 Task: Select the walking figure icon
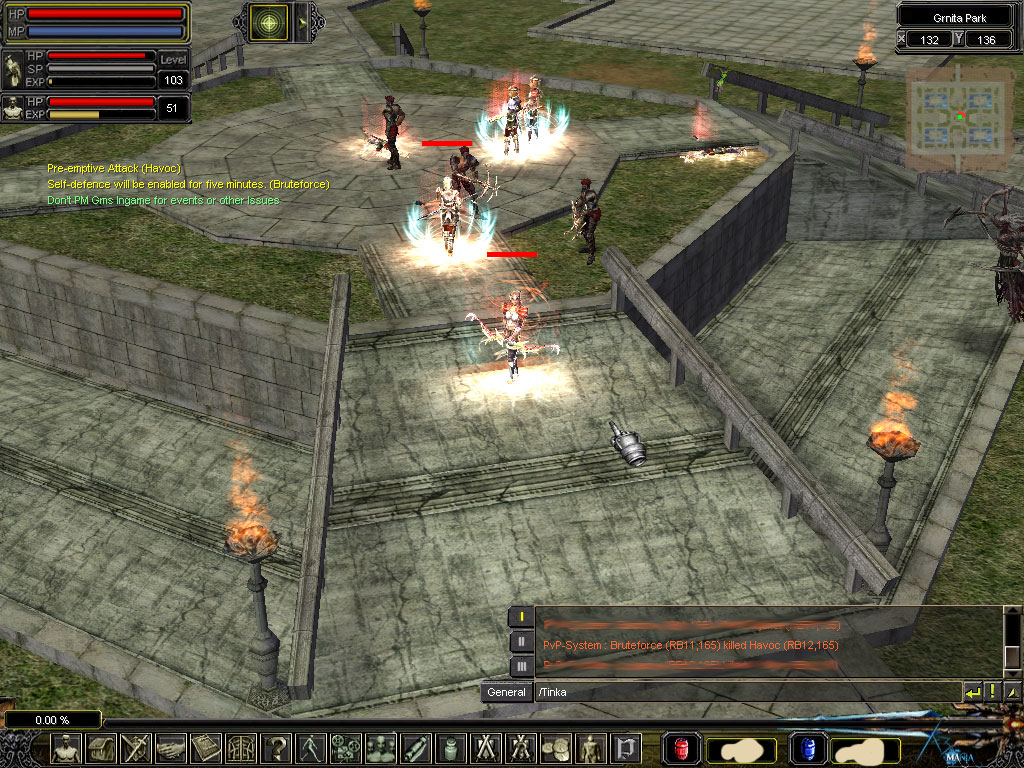pyautogui.click(x=310, y=749)
